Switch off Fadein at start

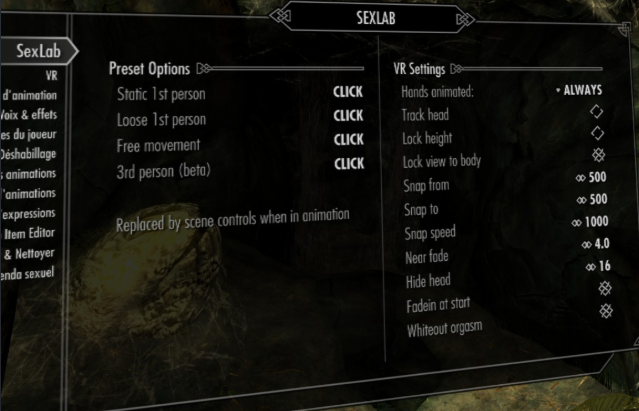[x=604, y=311]
